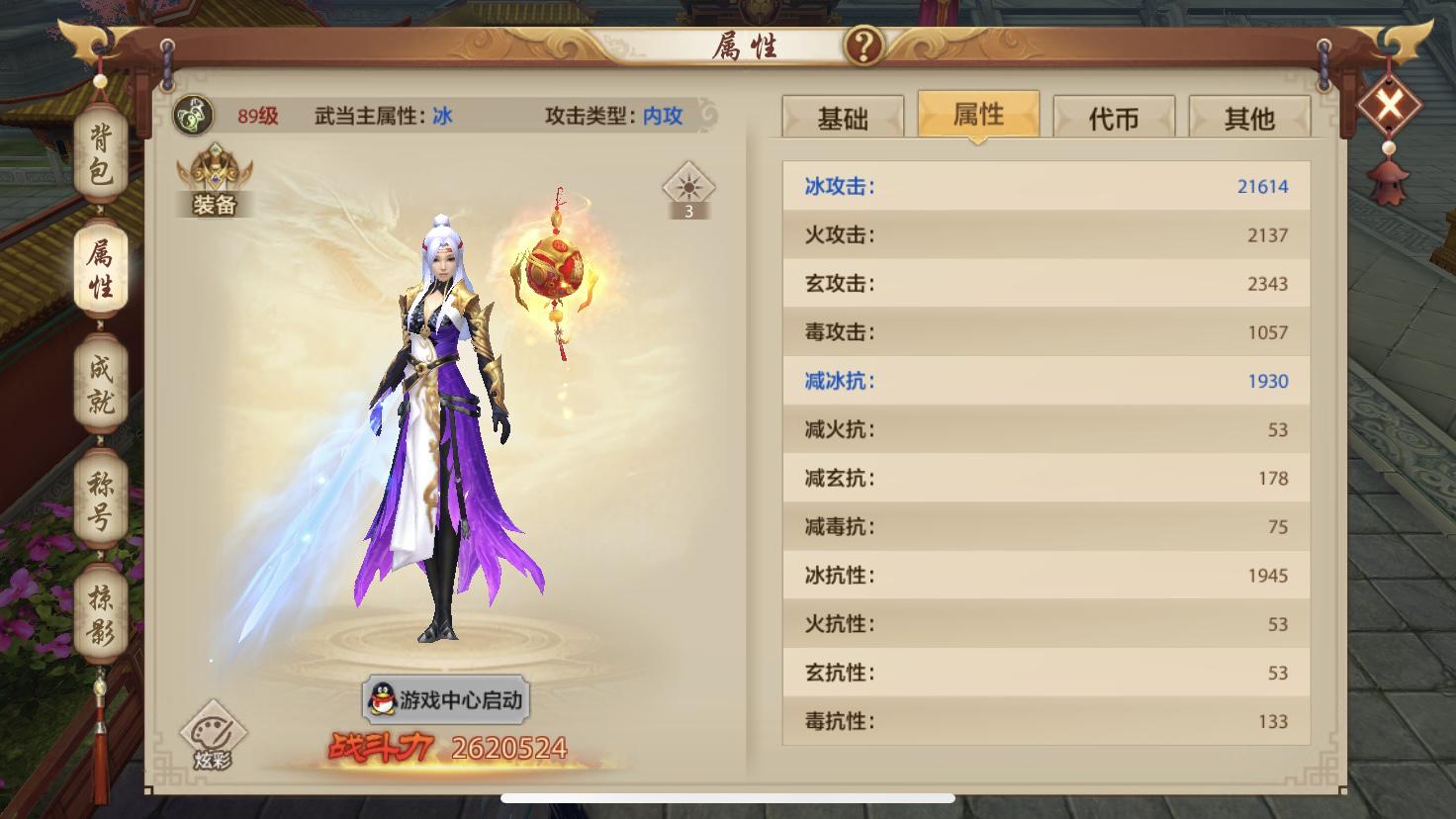The height and width of the screenshot is (819, 1456).
Task: Click the 游戏中心启动 button
Action: [445, 697]
